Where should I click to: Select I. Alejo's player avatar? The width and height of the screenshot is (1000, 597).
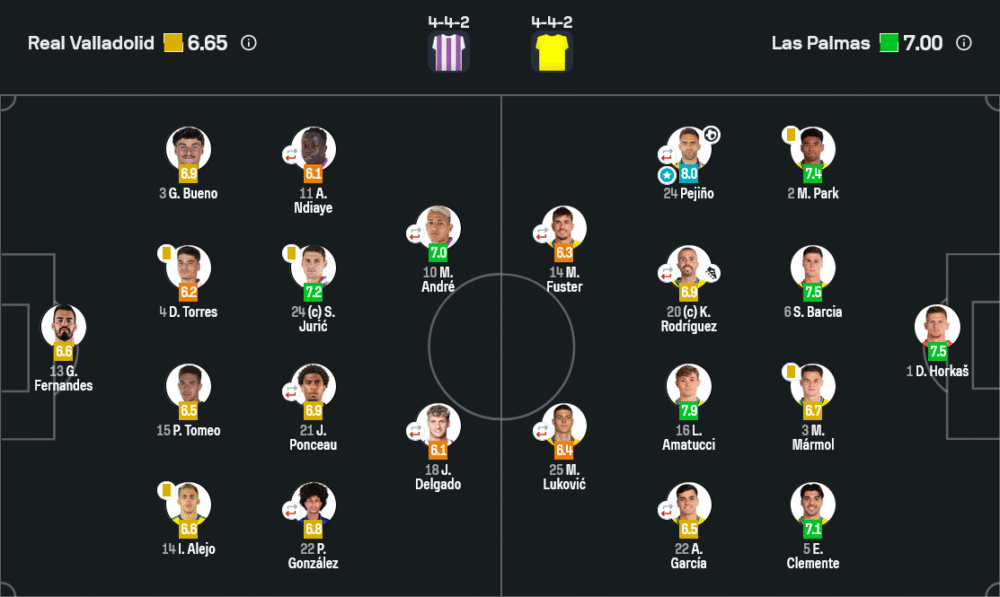188,505
